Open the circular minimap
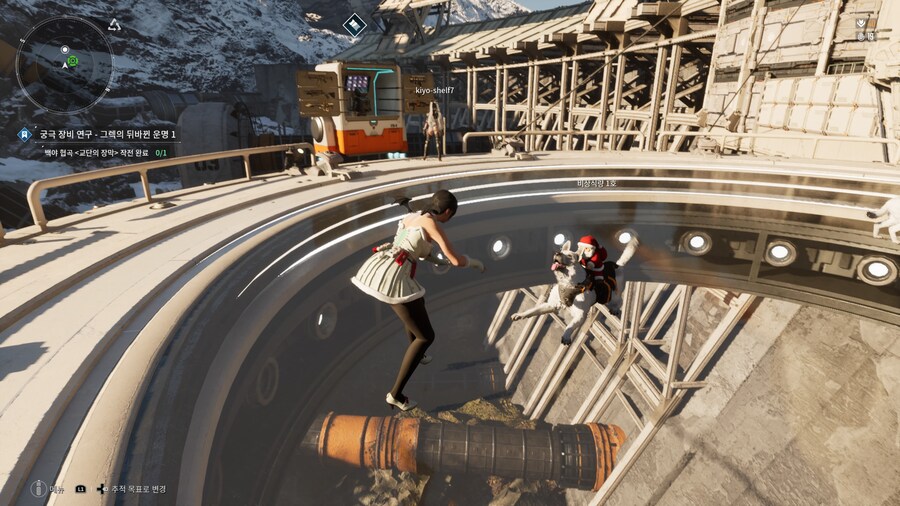The height and width of the screenshot is (506, 900). [65, 63]
